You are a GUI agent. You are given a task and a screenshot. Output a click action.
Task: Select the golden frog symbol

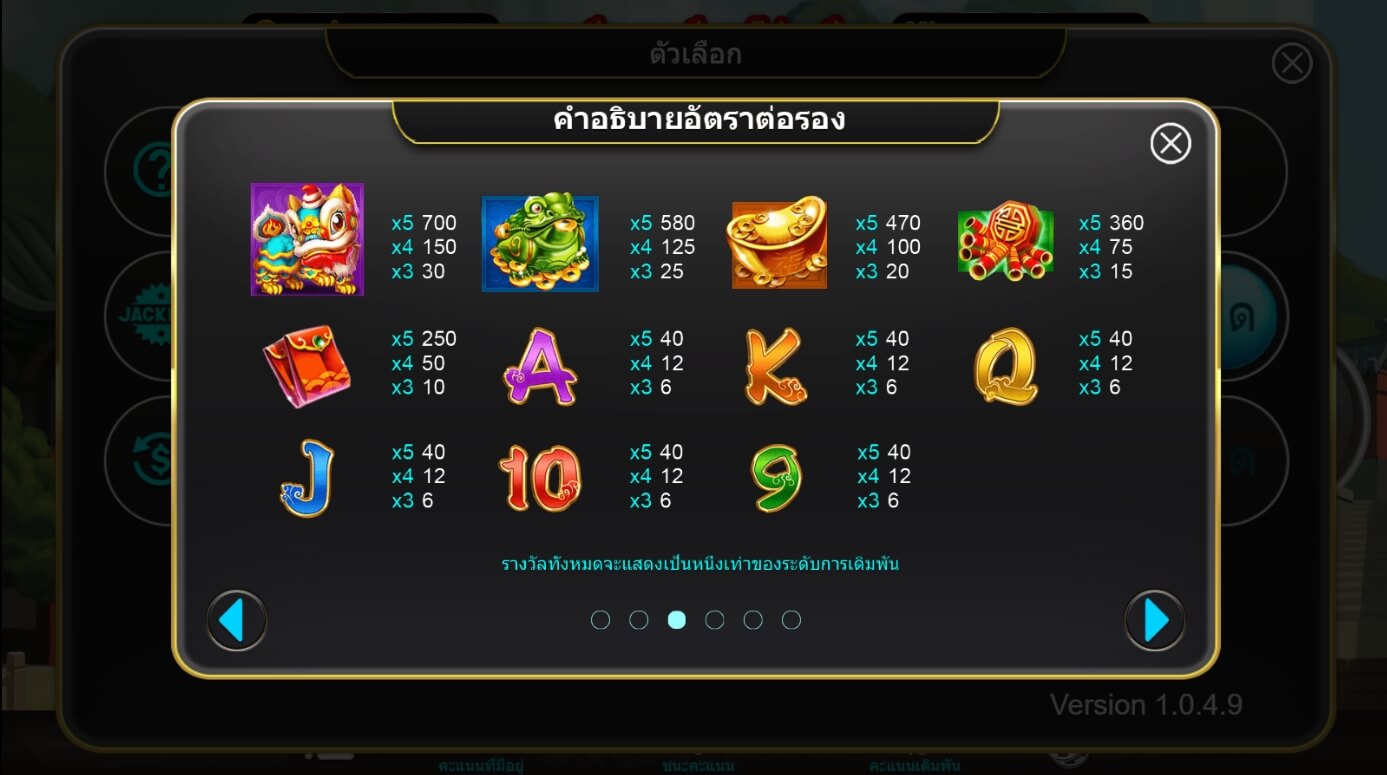click(x=540, y=243)
